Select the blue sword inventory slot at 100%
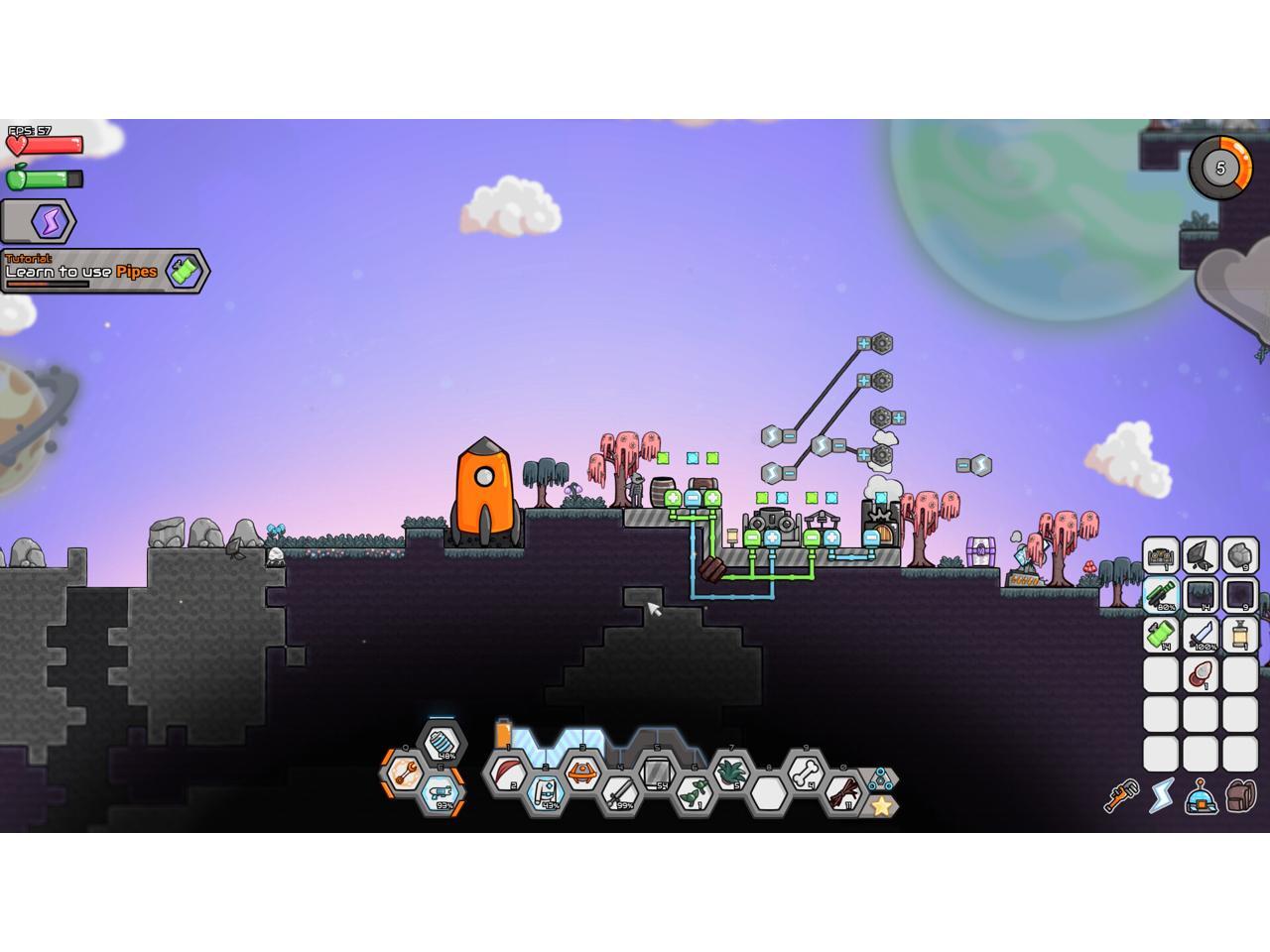Viewport: 1270px width, 952px height. click(x=1201, y=635)
